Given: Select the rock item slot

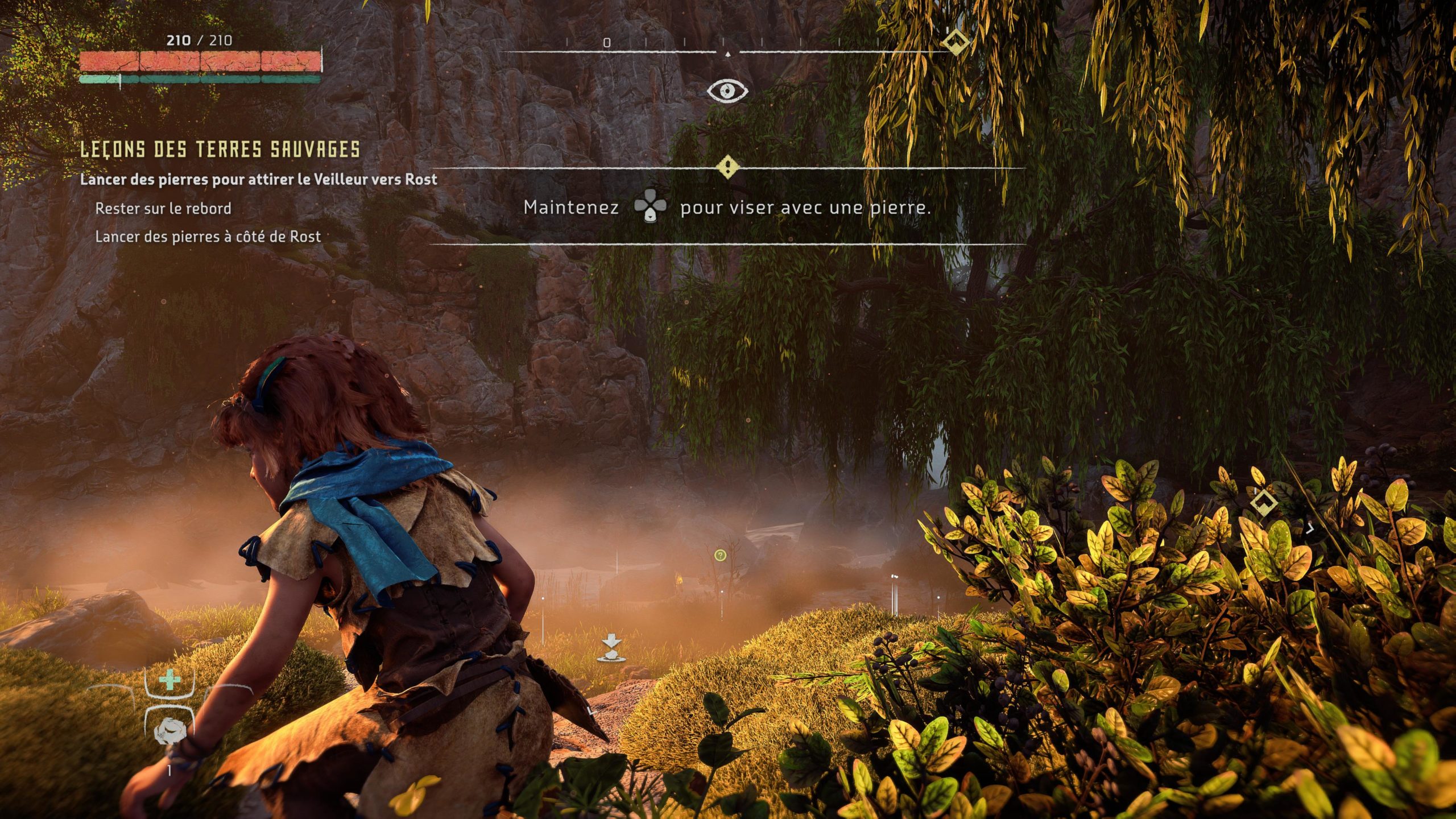Looking at the screenshot, I should point(169,731).
